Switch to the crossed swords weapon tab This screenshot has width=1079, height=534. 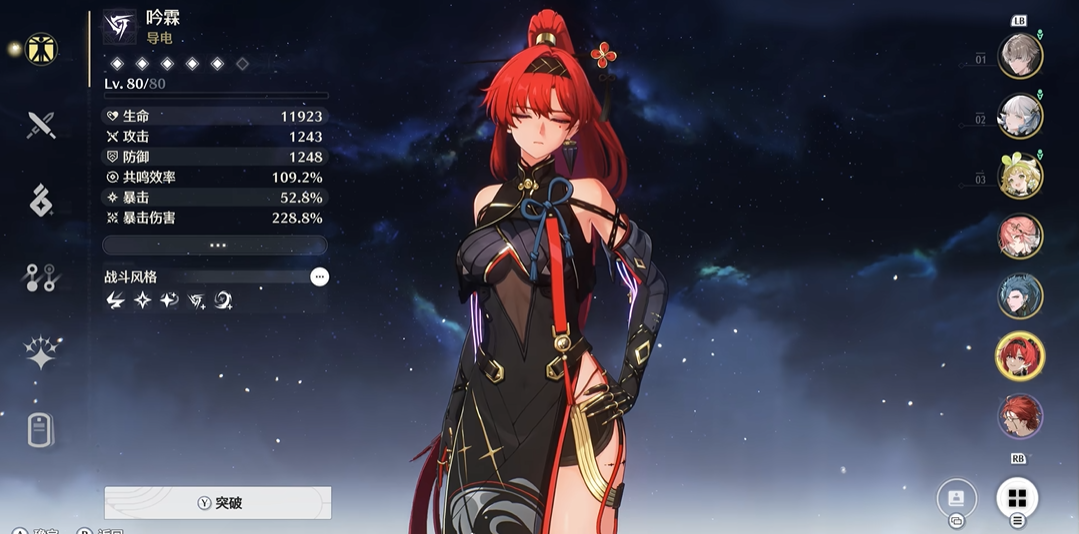41,125
